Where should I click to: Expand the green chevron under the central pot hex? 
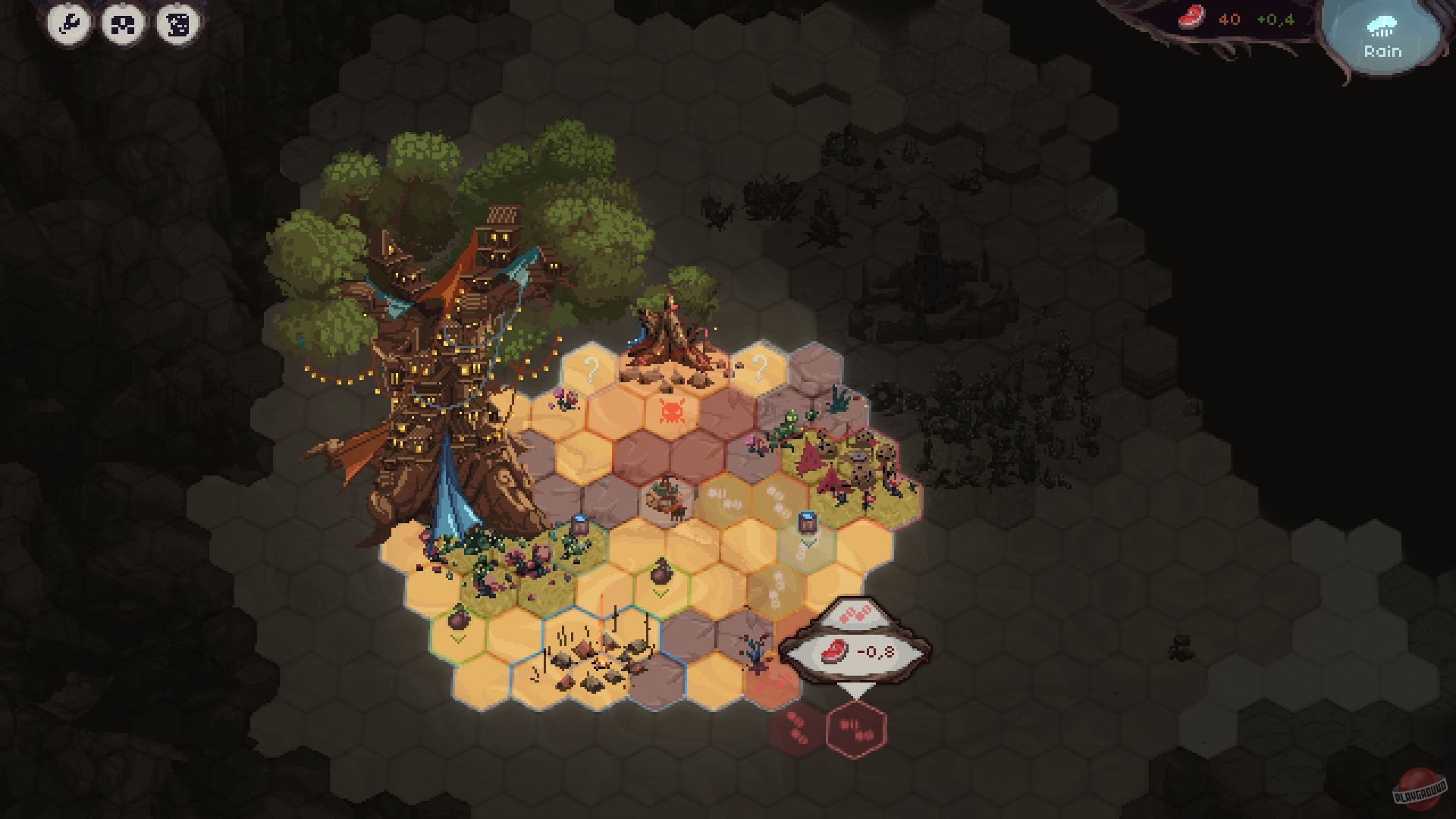pos(660,592)
